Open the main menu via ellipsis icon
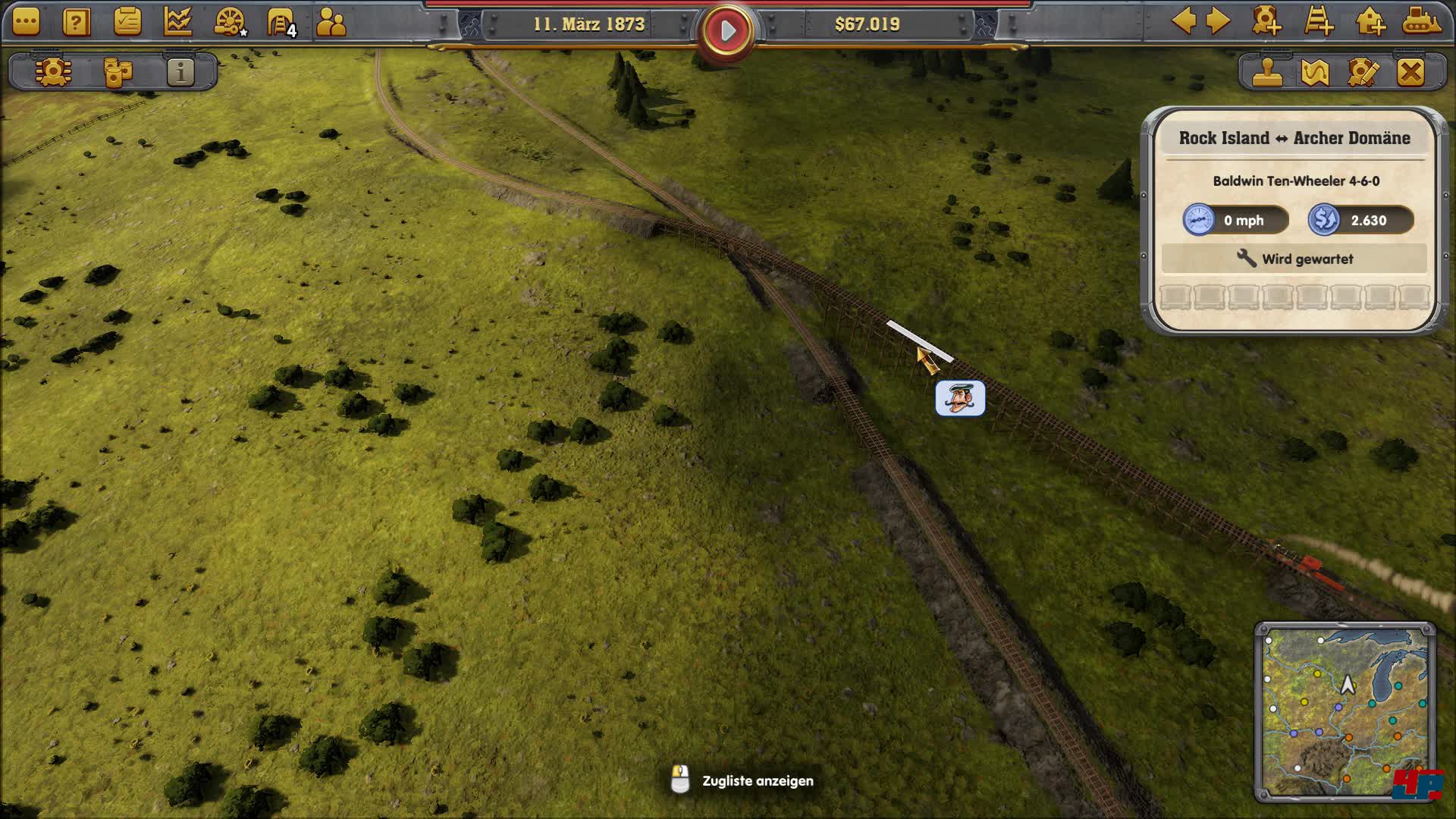The height and width of the screenshot is (819, 1456). [24, 21]
